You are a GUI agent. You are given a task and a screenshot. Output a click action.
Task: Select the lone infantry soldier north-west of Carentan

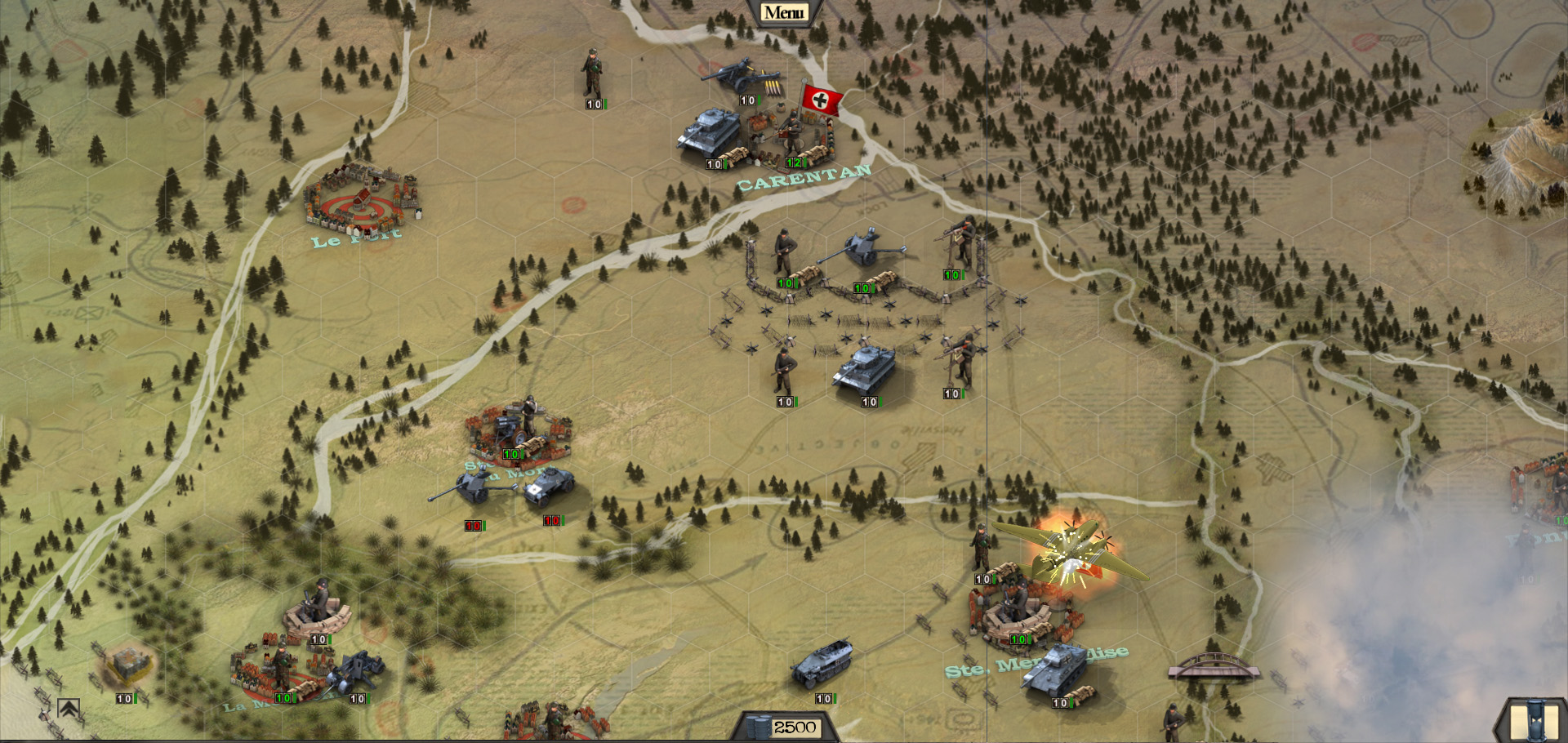(592, 73)
